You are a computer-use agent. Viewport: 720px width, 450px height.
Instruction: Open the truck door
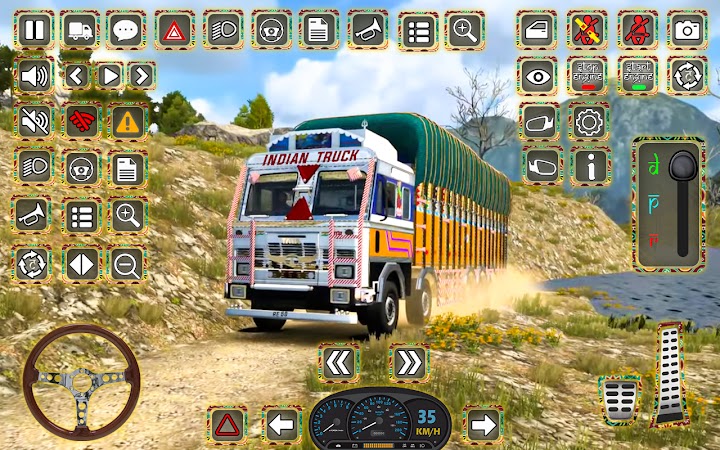click(537, 30)
